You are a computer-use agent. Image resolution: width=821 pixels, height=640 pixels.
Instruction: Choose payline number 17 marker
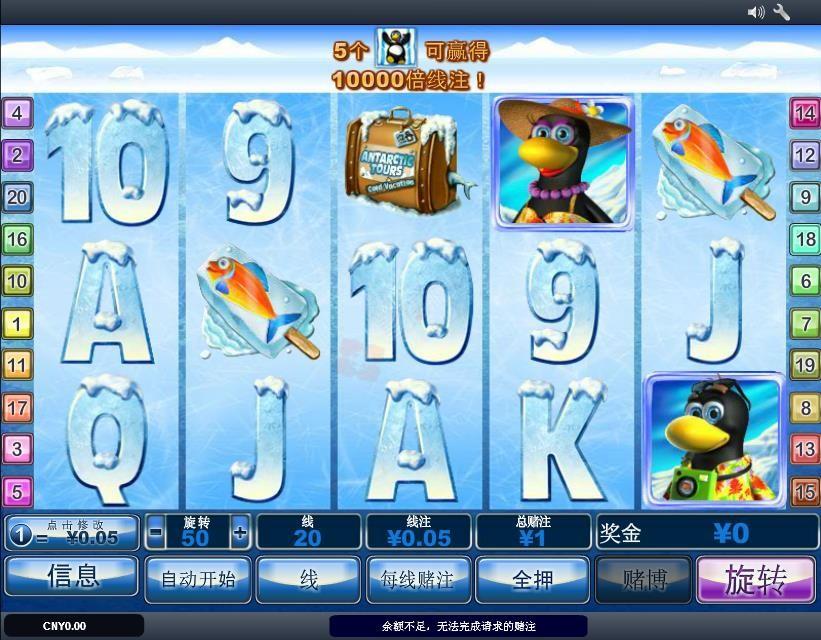click(x=17, y=407)
